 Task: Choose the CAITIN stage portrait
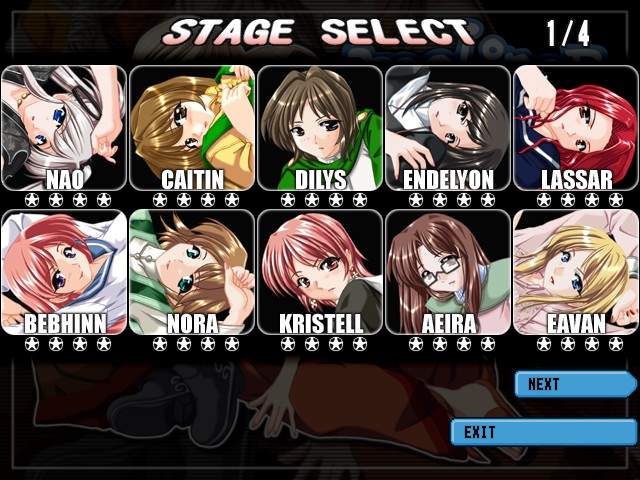[x=192, y=127]
